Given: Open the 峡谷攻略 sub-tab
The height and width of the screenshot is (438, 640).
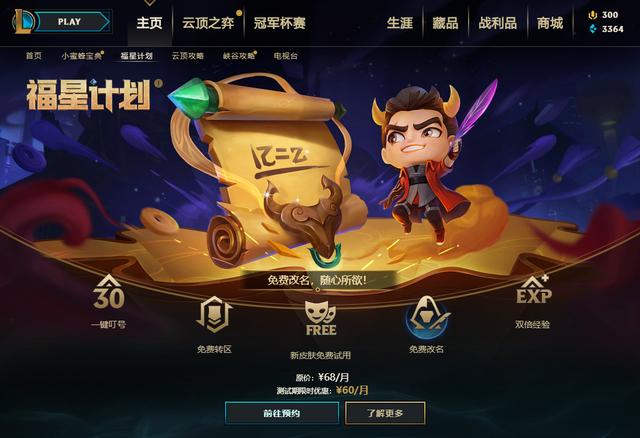Looking at the screenshot, I should tap(238, 56).
